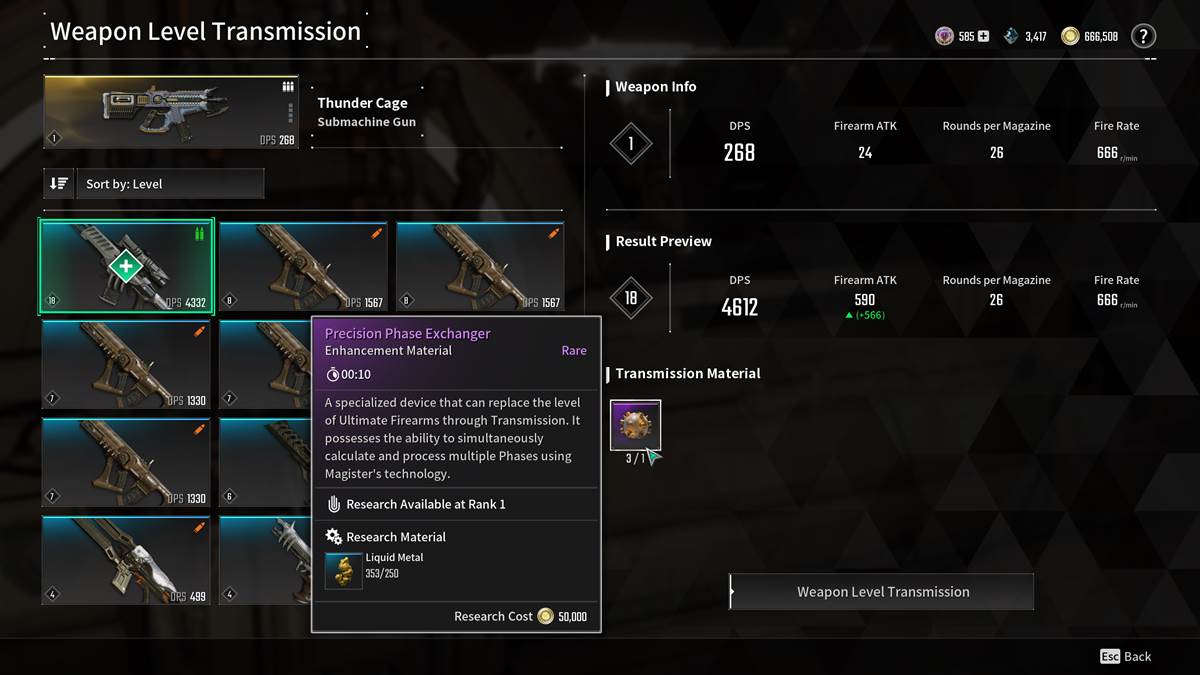Add premium currency with the plus button

point(983,37)
